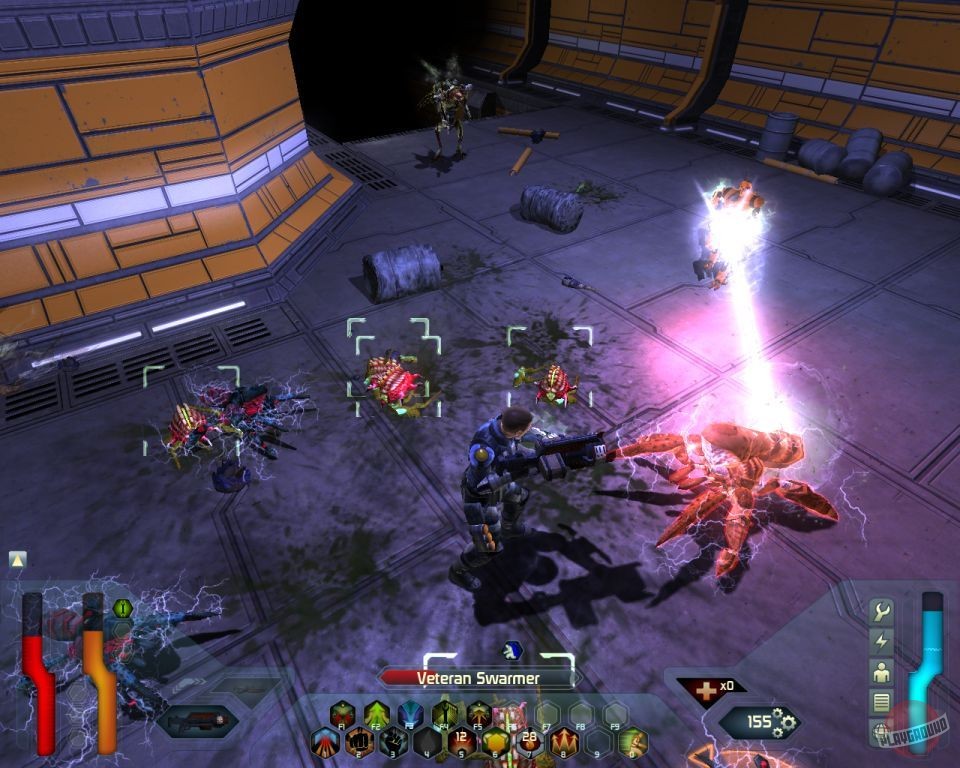The width and height of the screenshot is (960, 768).
Task: Trigger the F3 blue burst ability
Action: click(411, 715)
